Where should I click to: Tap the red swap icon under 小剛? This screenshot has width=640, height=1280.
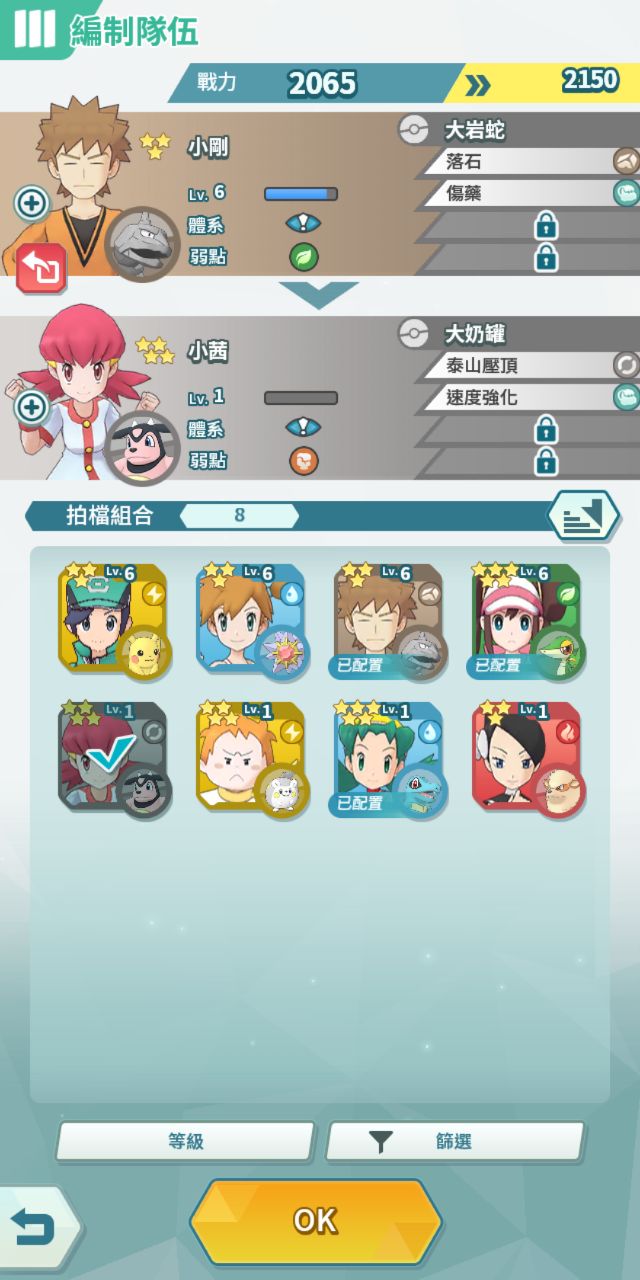click(41, 267)
